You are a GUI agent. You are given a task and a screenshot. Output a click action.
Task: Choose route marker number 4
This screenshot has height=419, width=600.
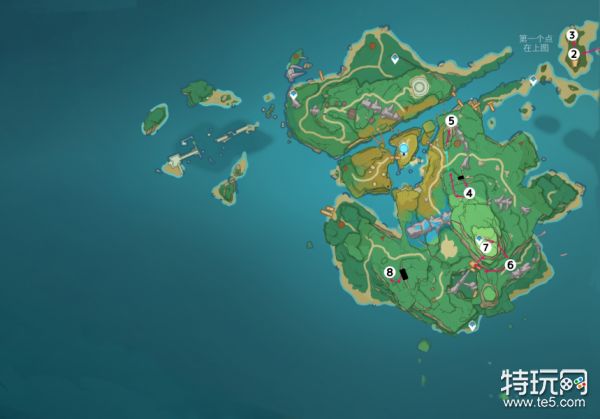[x=468, y=193]
